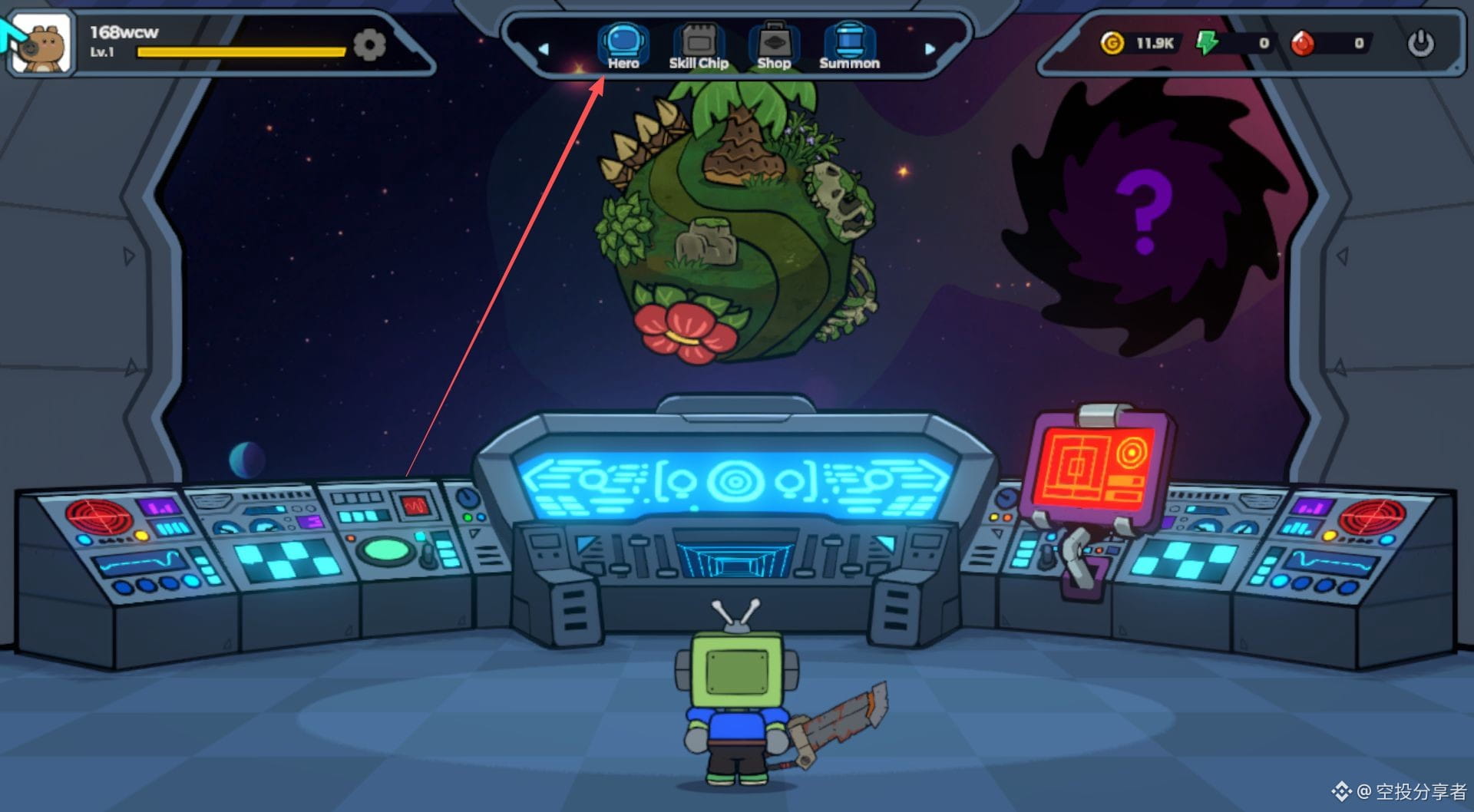Screen dimensions: 1474x812
Task: Click the left arrow on the menu bar
Action: 544,49
